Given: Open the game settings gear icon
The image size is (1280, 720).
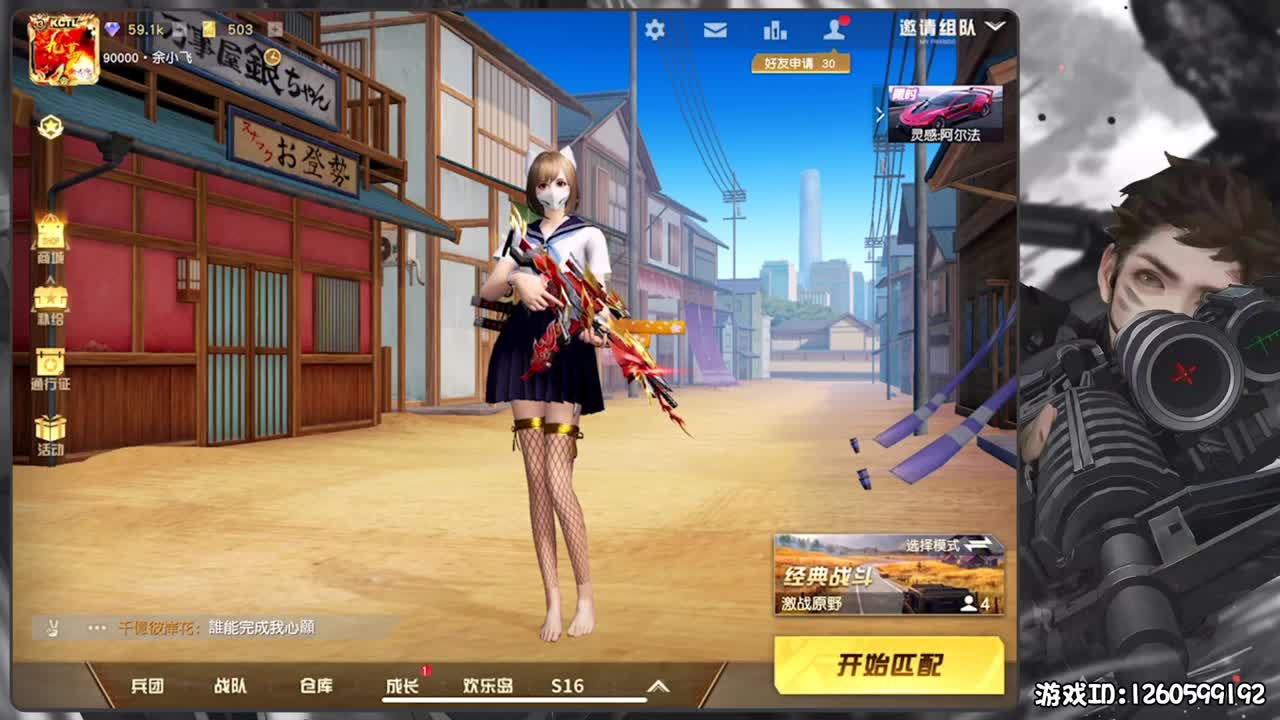Looking at the screenshot, I should click(655, 31).
